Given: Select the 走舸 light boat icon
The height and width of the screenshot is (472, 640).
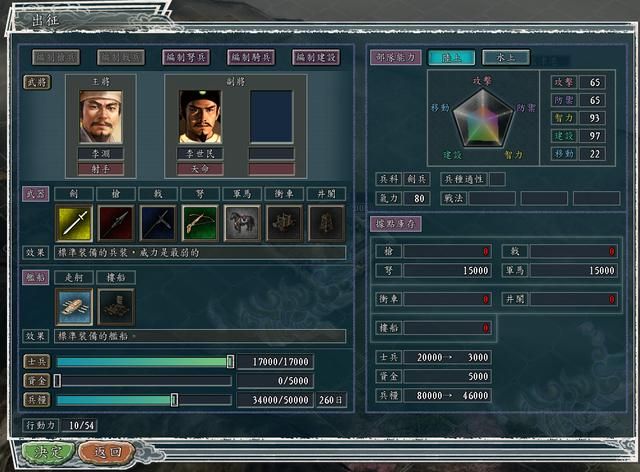Looking at the screenshot, I should point(74,307).
